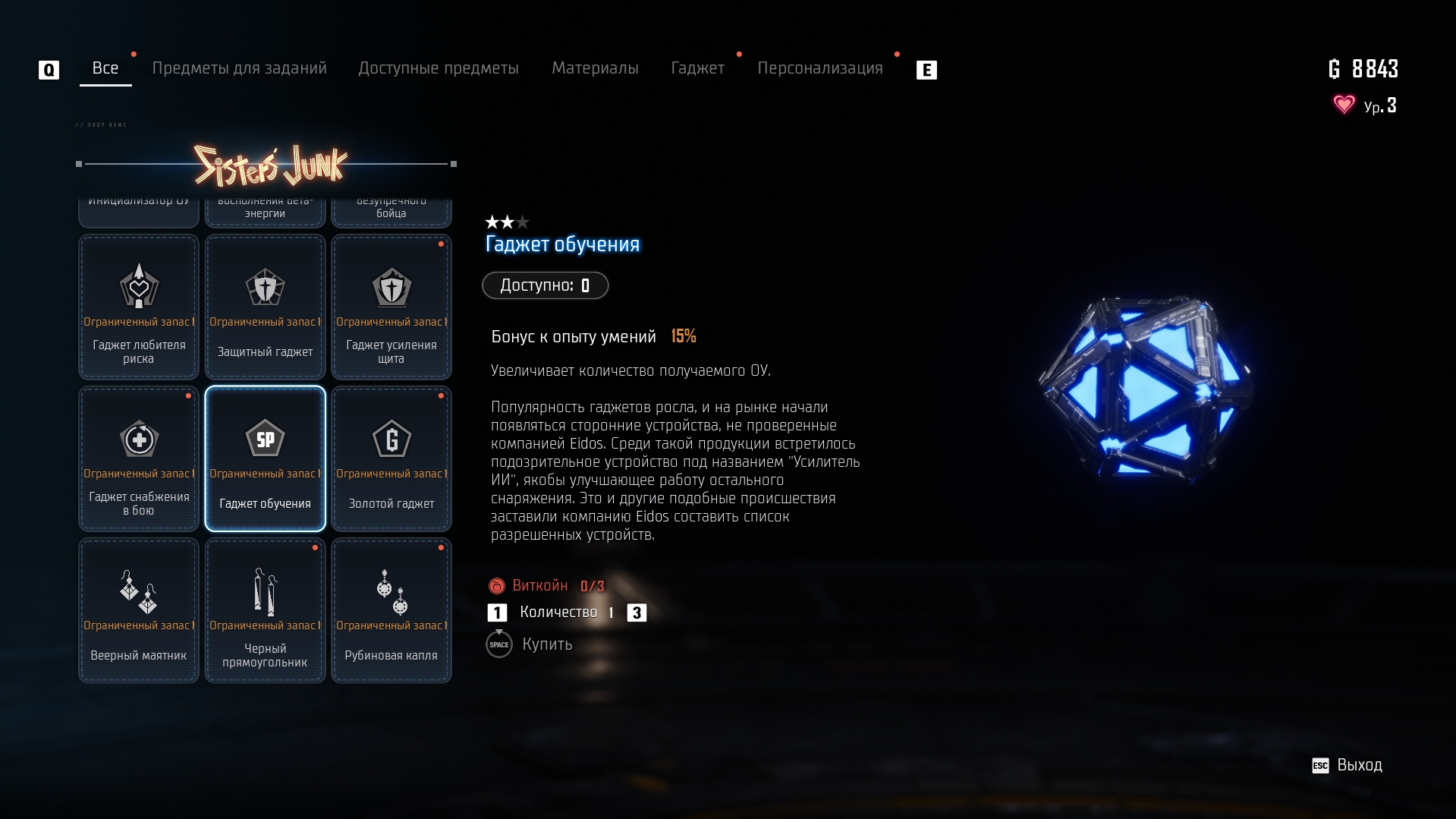1456x819 pixels.
Task: Open the Персонализация tab
Action: (x=819, y=68)
